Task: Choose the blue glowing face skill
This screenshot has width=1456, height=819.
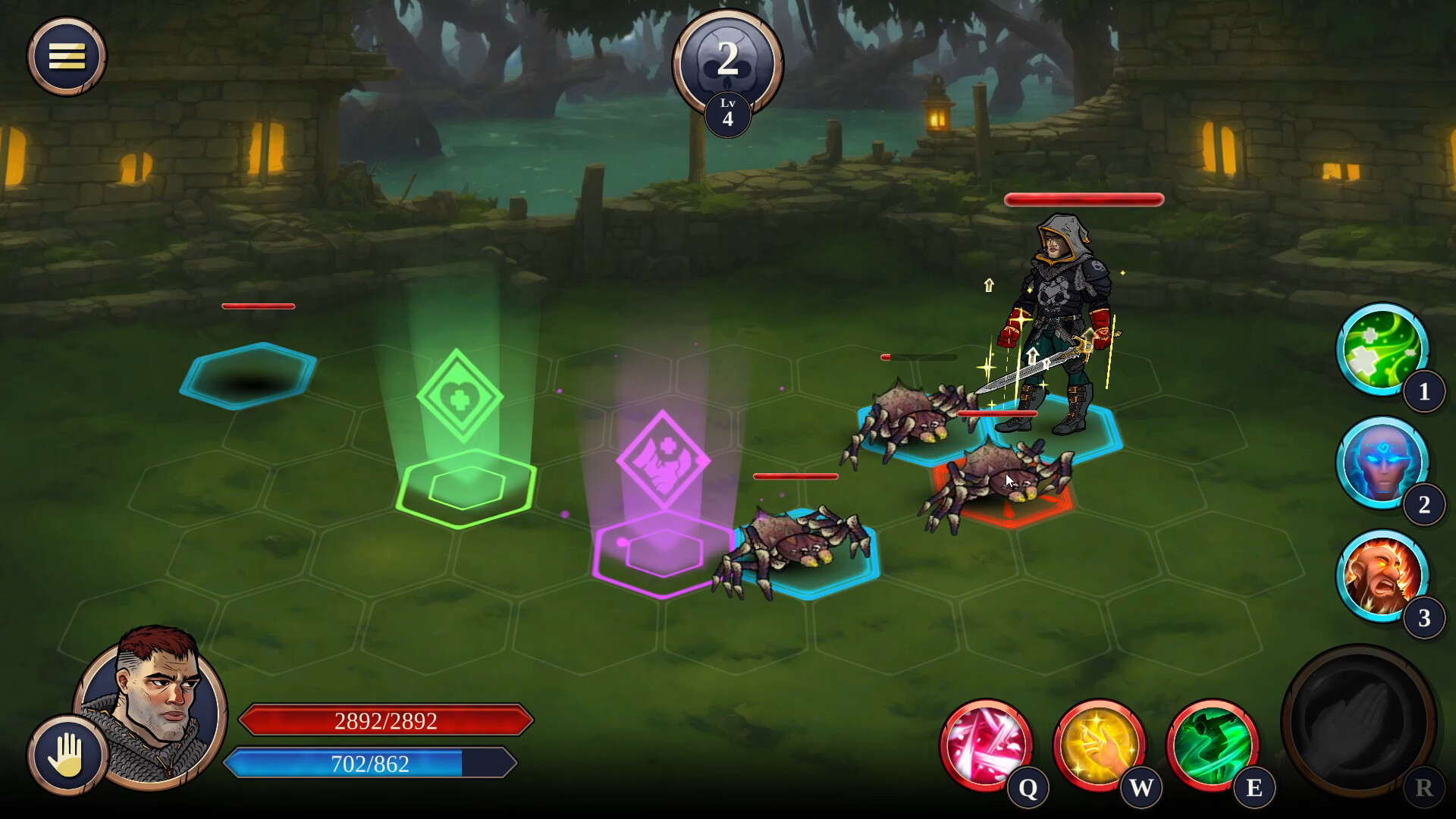Action: tap(1382, 462)
